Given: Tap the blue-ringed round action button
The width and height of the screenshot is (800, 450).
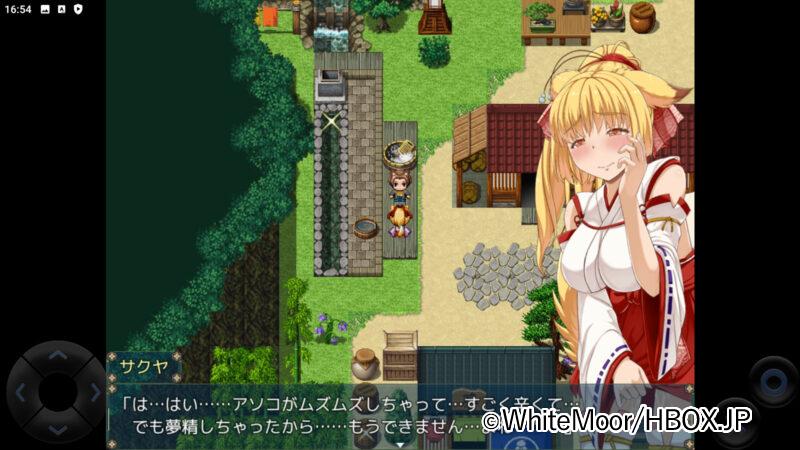Looking at the screenshot, I should [x=772, y=382].
